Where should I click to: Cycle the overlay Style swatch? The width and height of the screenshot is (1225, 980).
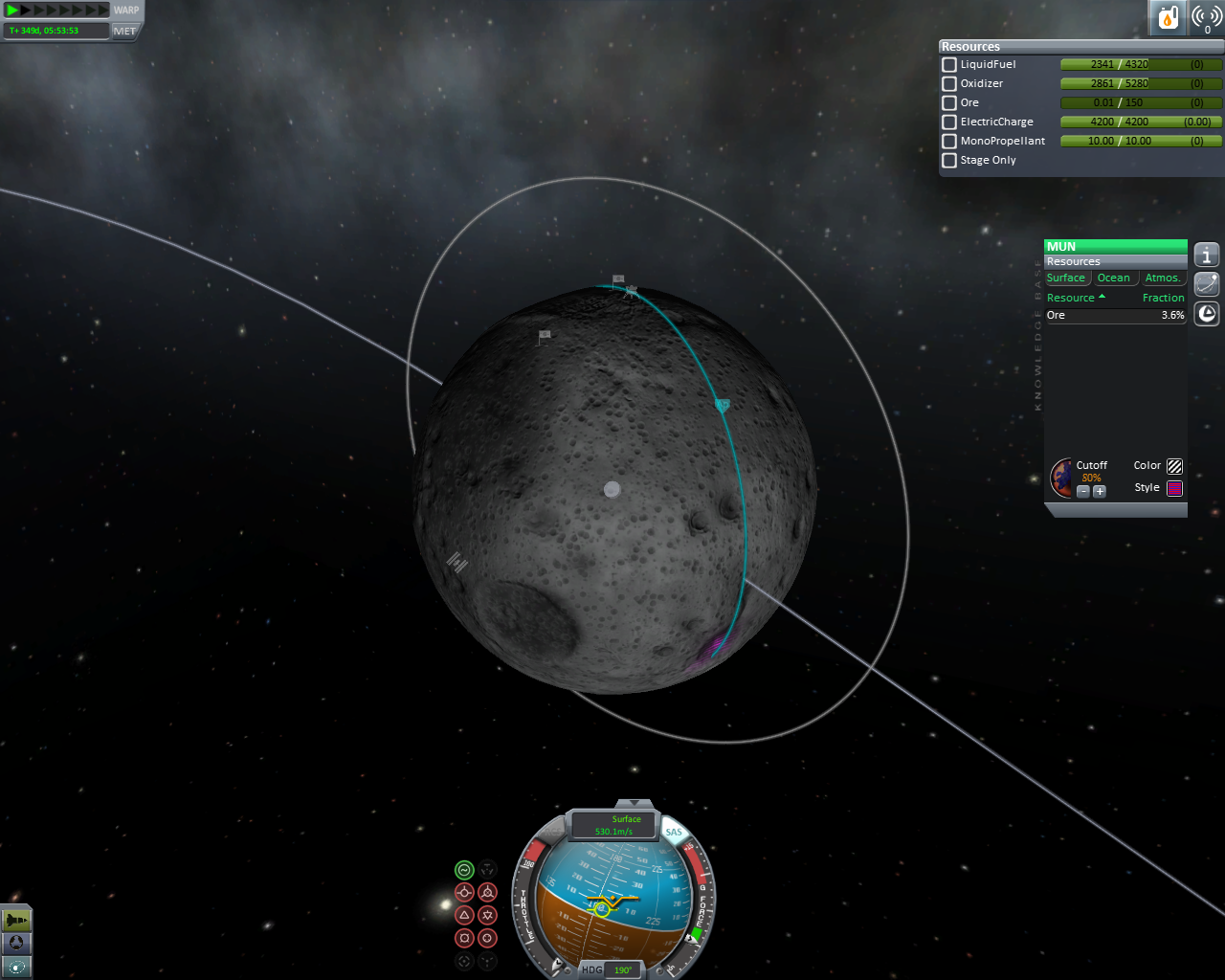[x=1174, y=488]
